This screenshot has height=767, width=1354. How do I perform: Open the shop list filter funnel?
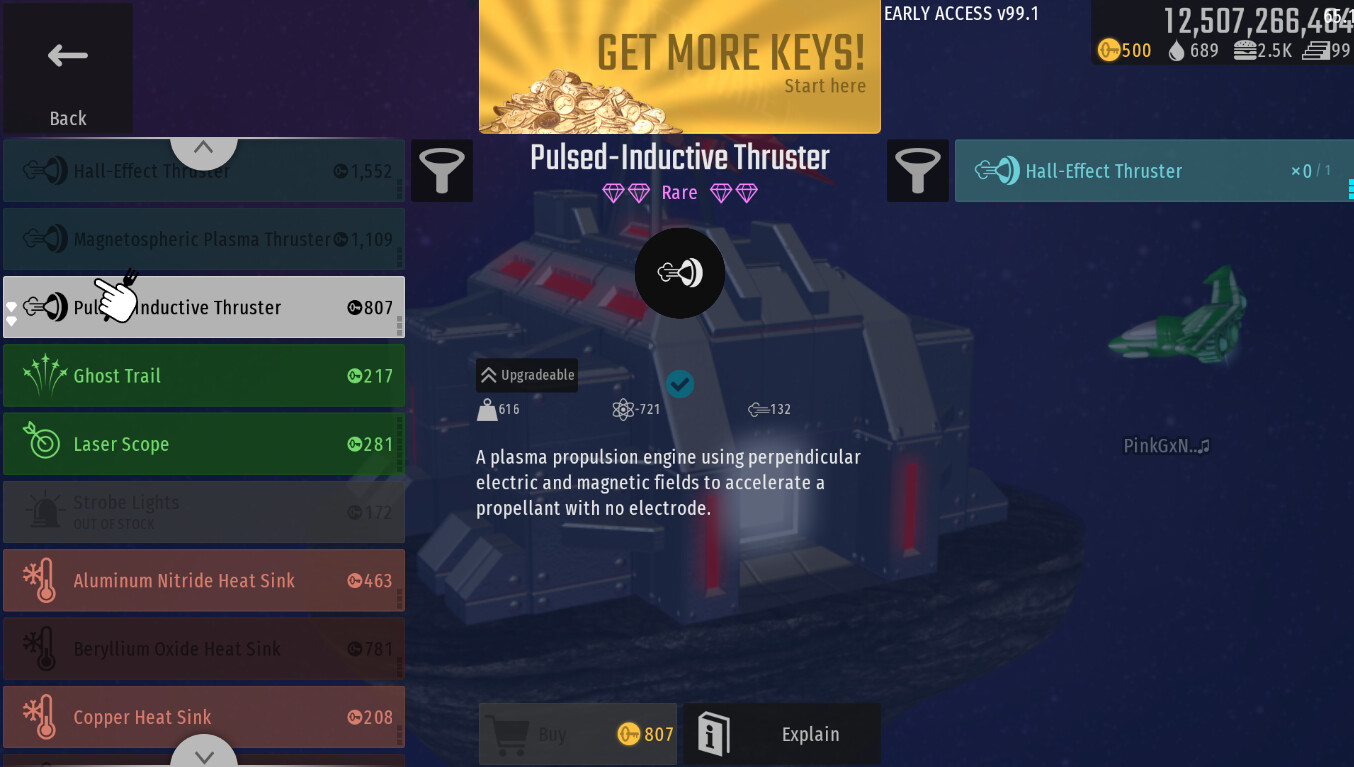[442, 171]
